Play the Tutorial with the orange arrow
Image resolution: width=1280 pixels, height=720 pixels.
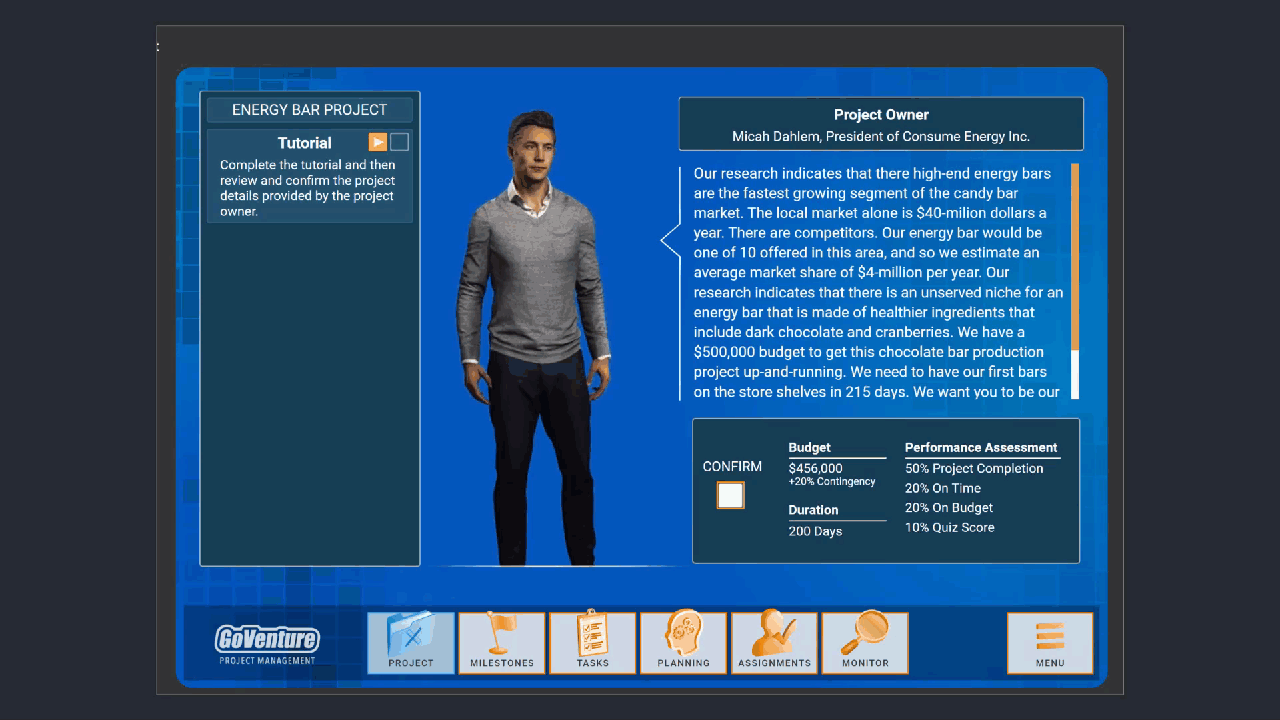pos(377,142)
